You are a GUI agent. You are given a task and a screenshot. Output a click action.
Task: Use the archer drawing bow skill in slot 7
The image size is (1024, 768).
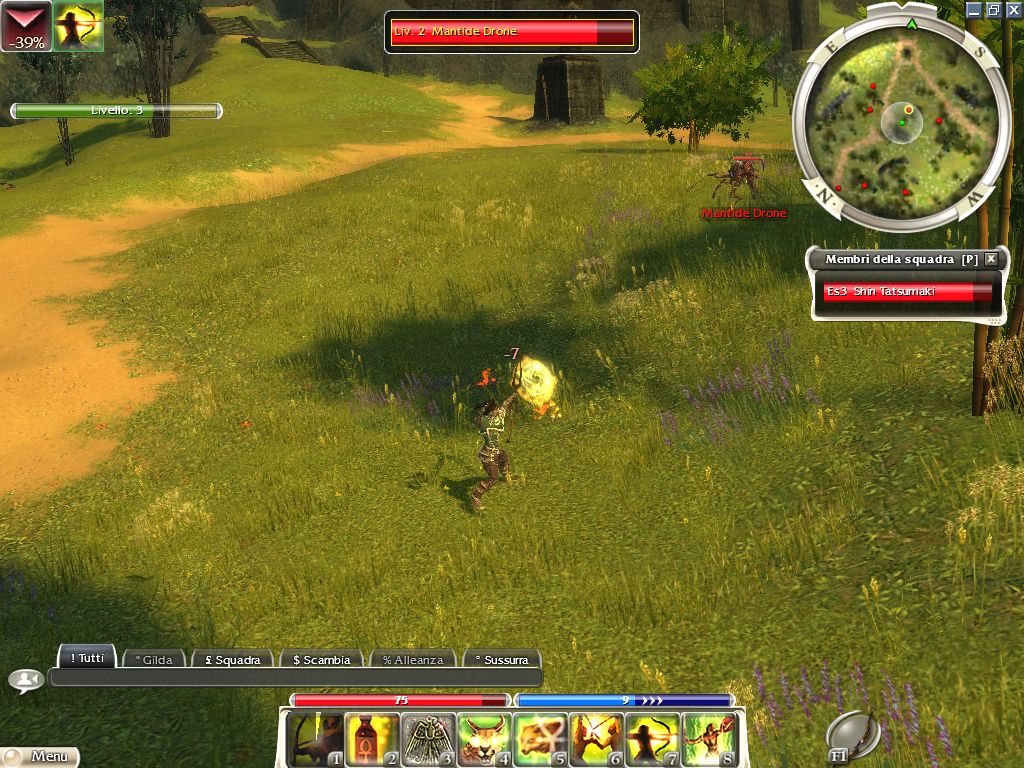pos(652,739)
